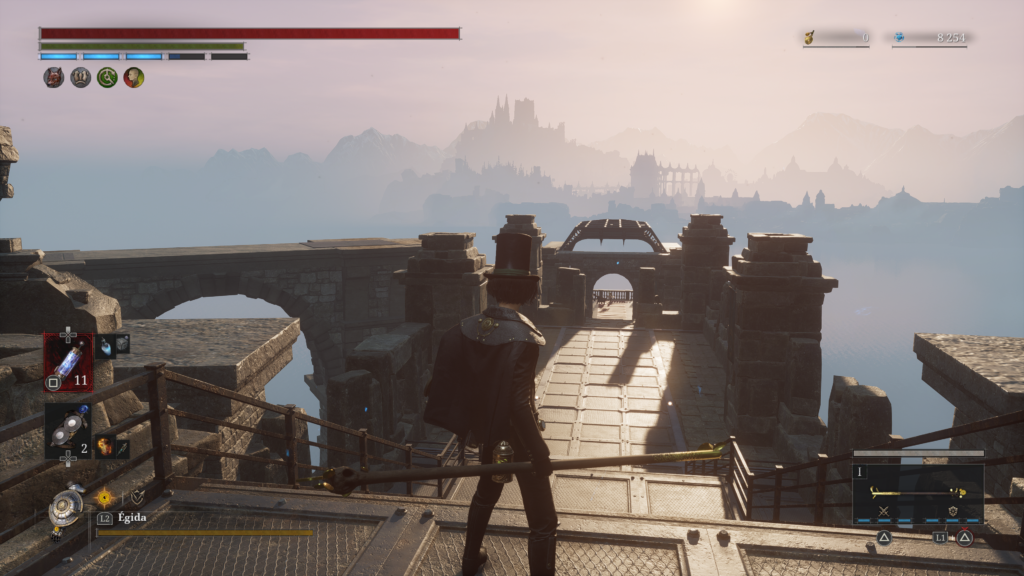
Task: Click the grey frowning mask status icon
Action: tap(81, 77)
